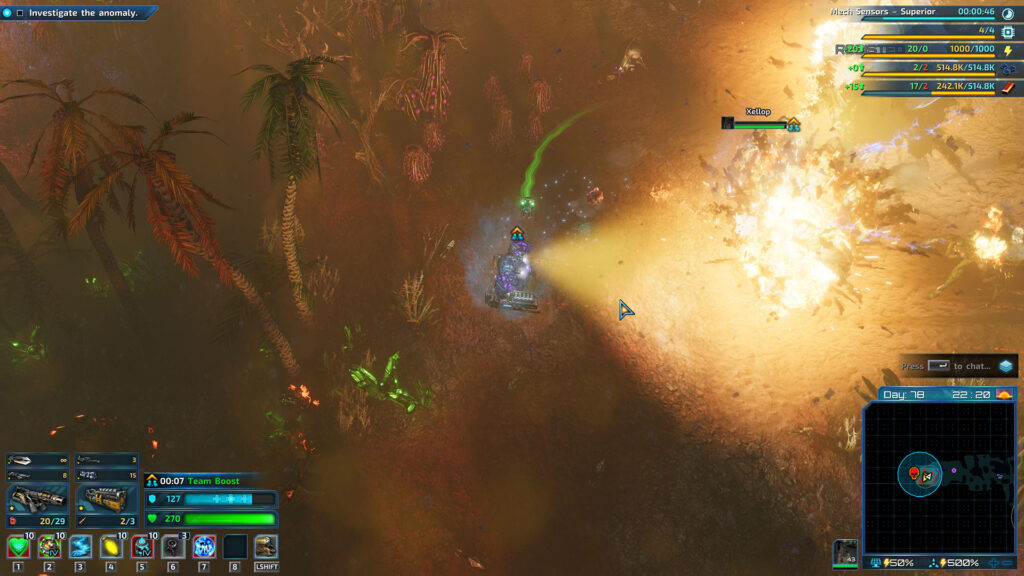Select the red skull marker on minimap

[913, 471]
